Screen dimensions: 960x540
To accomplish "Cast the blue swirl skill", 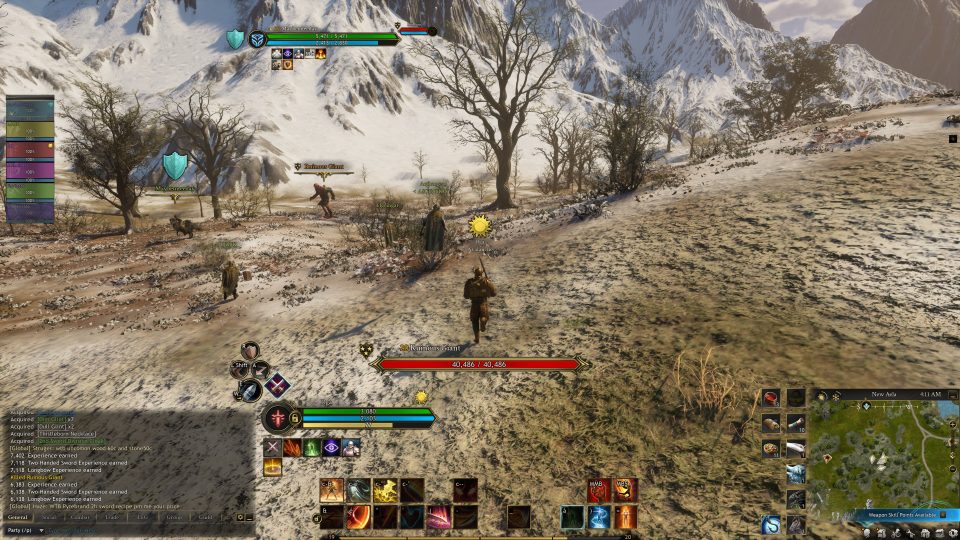I will tap(598, 516).
